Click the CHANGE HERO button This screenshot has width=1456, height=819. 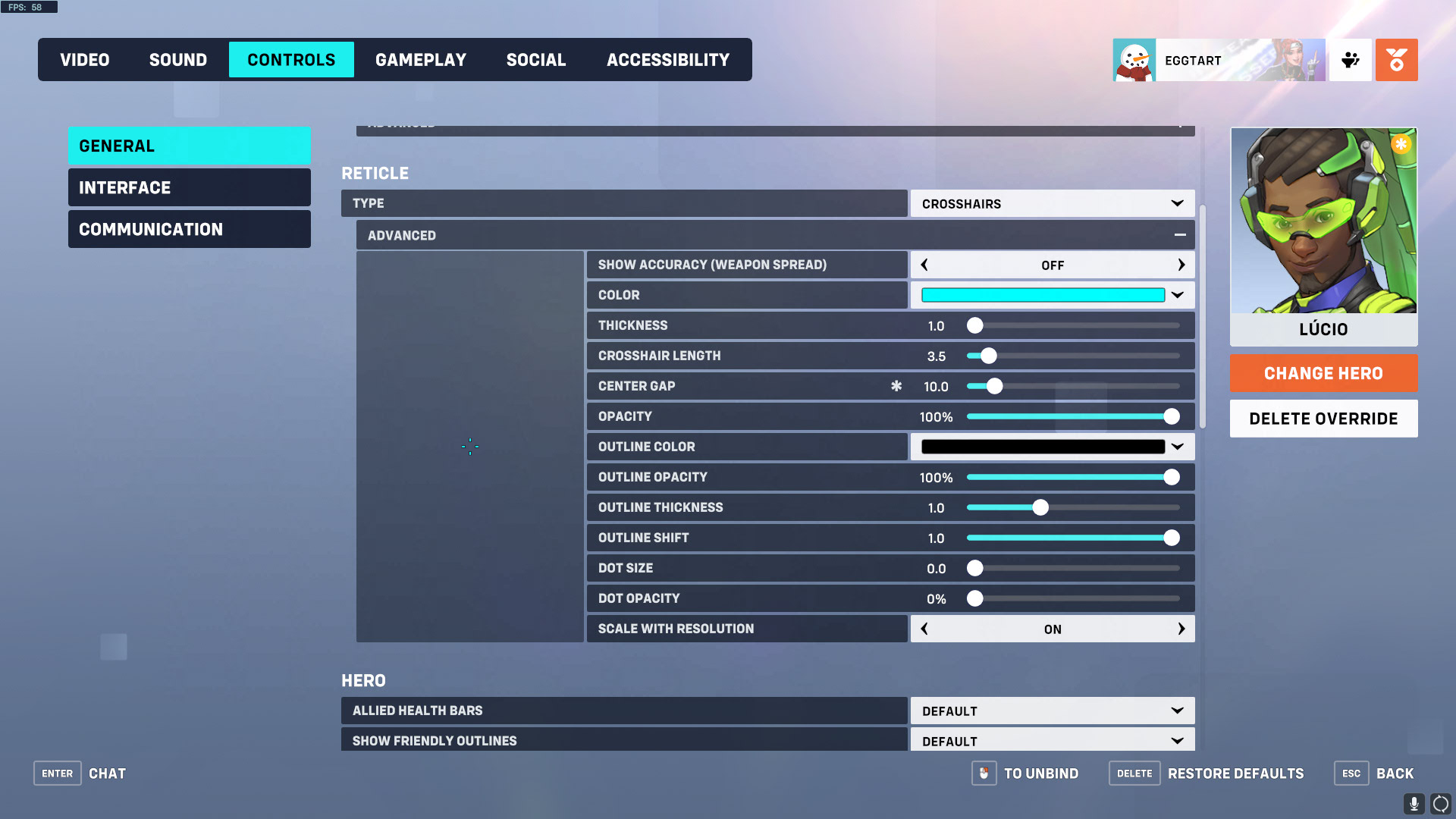click(x=1323, y=373)
